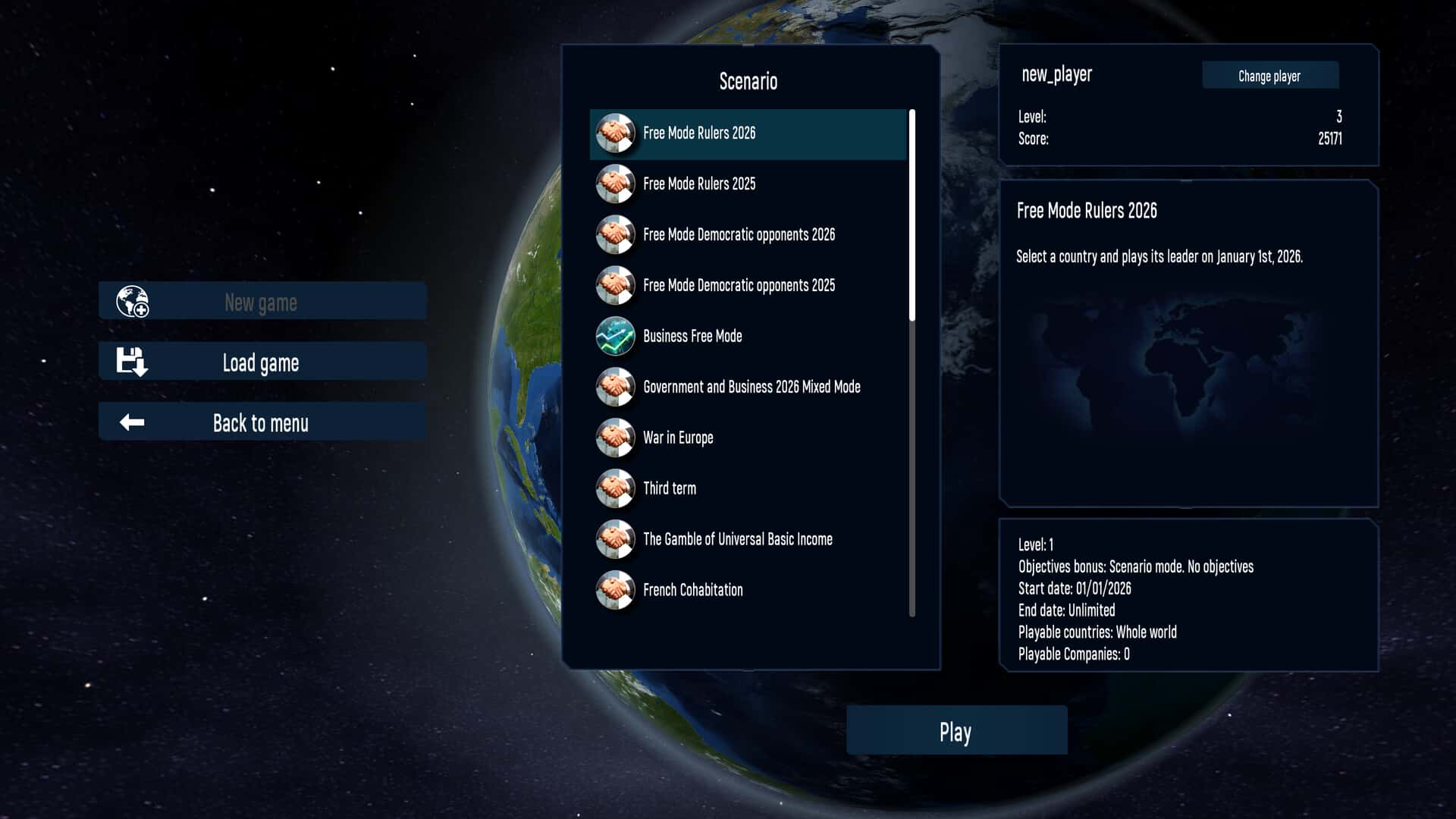Click the handshake icon for War in Europe
The height and width of the screenshot is (819, 1456).
pos(616,438)
